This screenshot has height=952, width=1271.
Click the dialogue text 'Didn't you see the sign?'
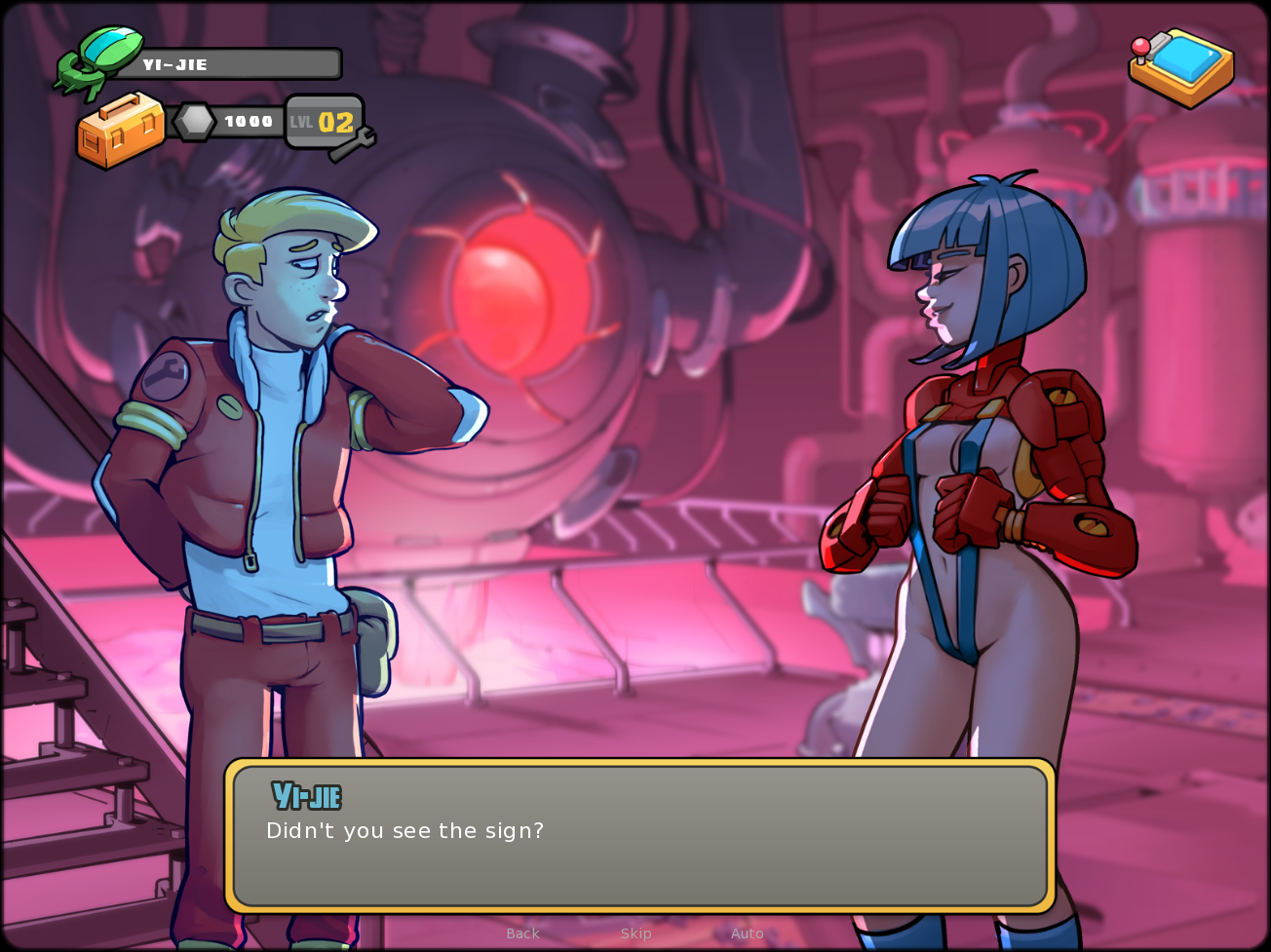pyautogui.click(x=405, y=831)
